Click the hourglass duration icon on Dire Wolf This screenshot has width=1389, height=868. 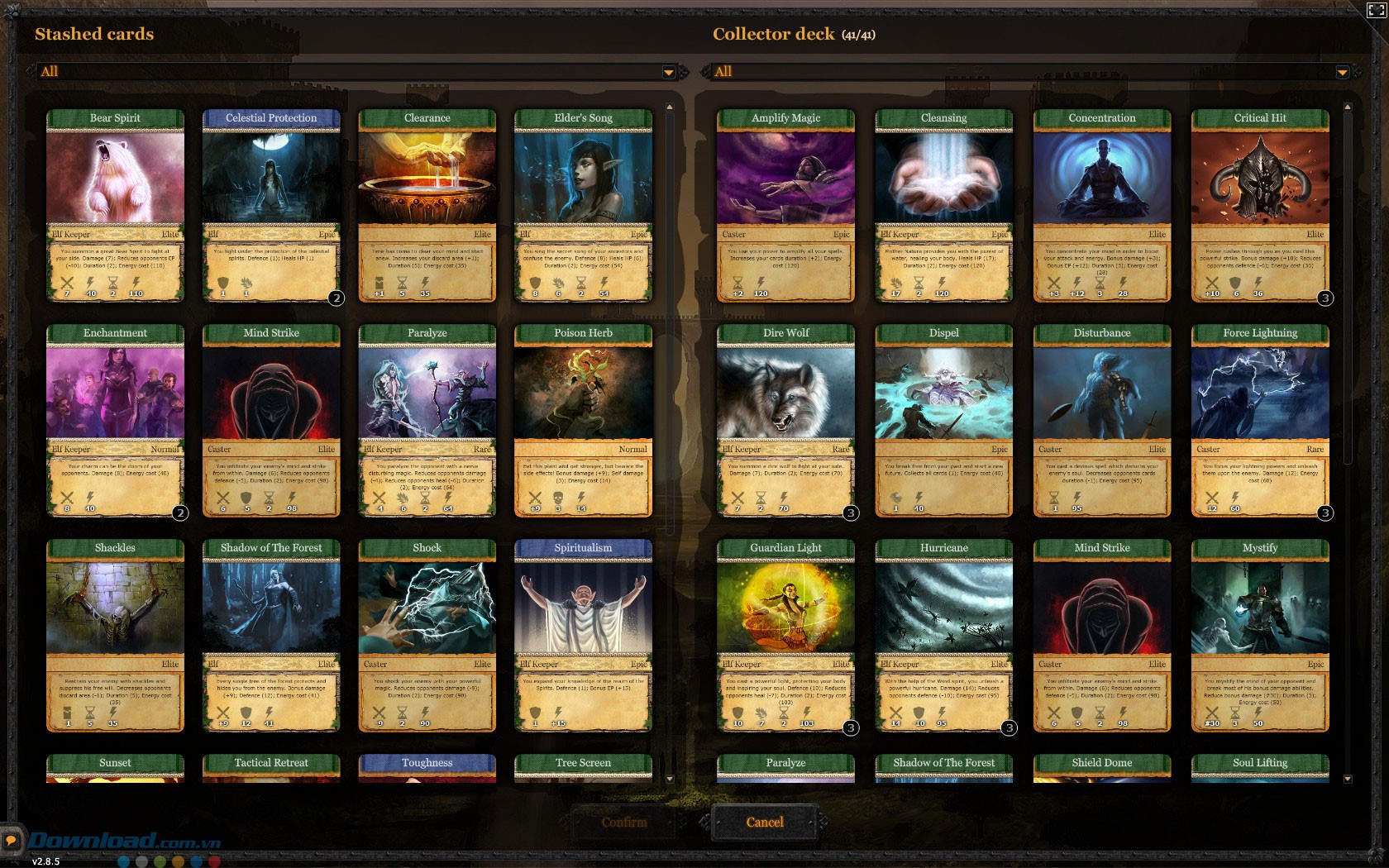760,498
